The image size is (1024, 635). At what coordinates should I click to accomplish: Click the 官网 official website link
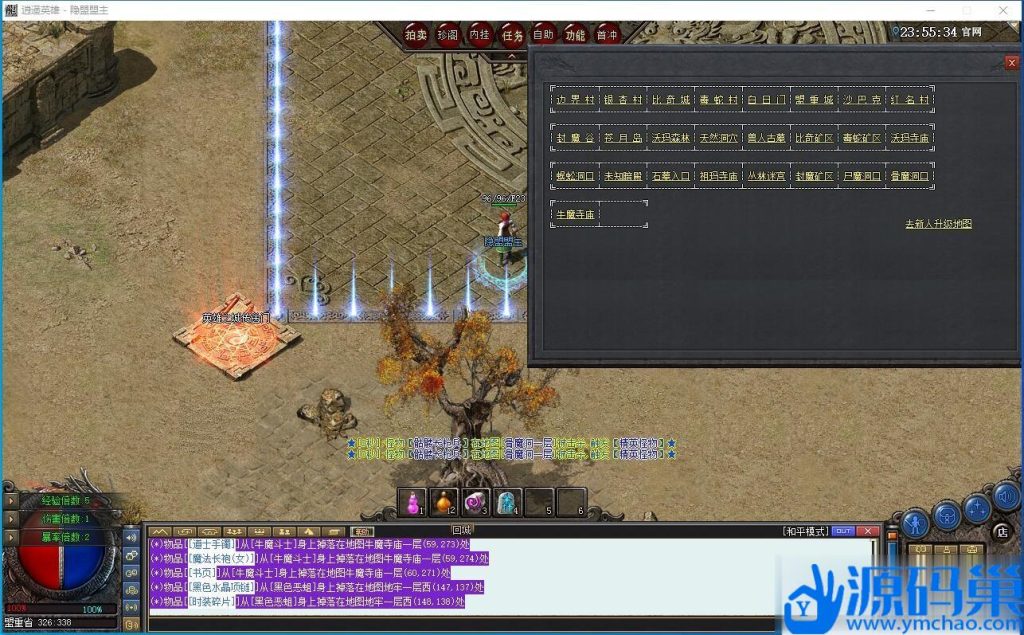tap(971, 32)
